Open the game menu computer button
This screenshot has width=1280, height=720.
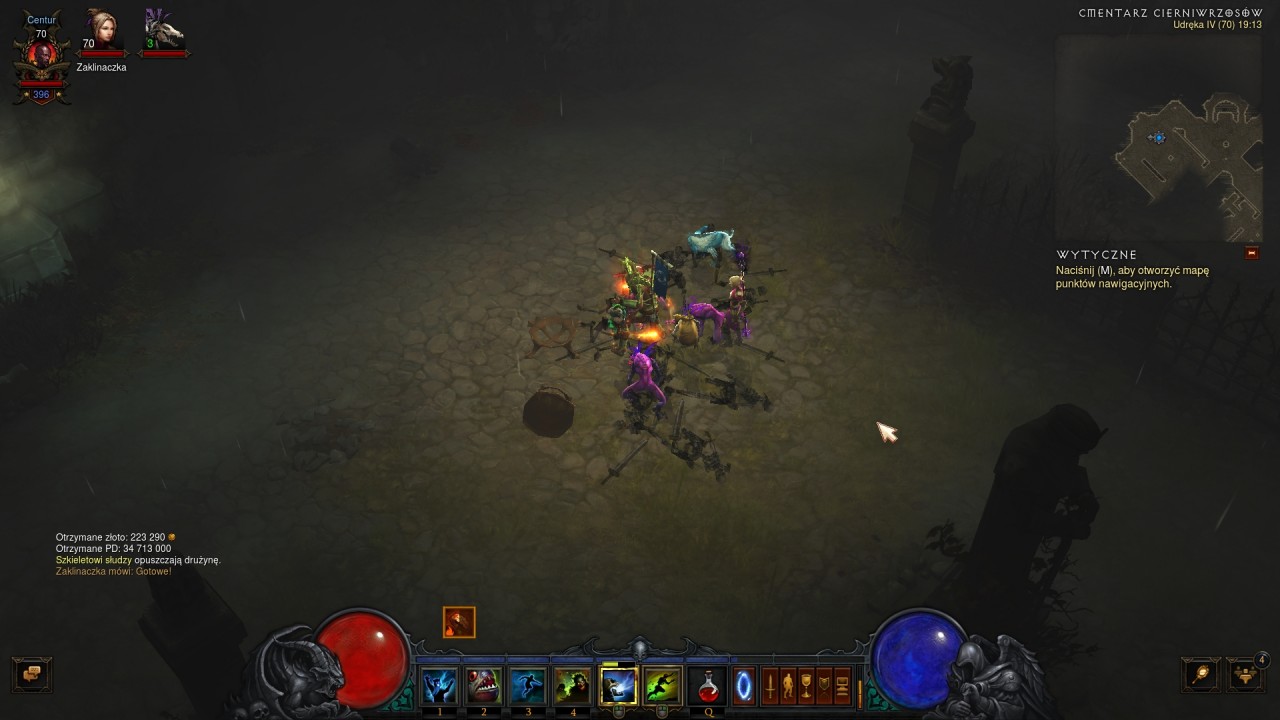(x=842, y=687)
